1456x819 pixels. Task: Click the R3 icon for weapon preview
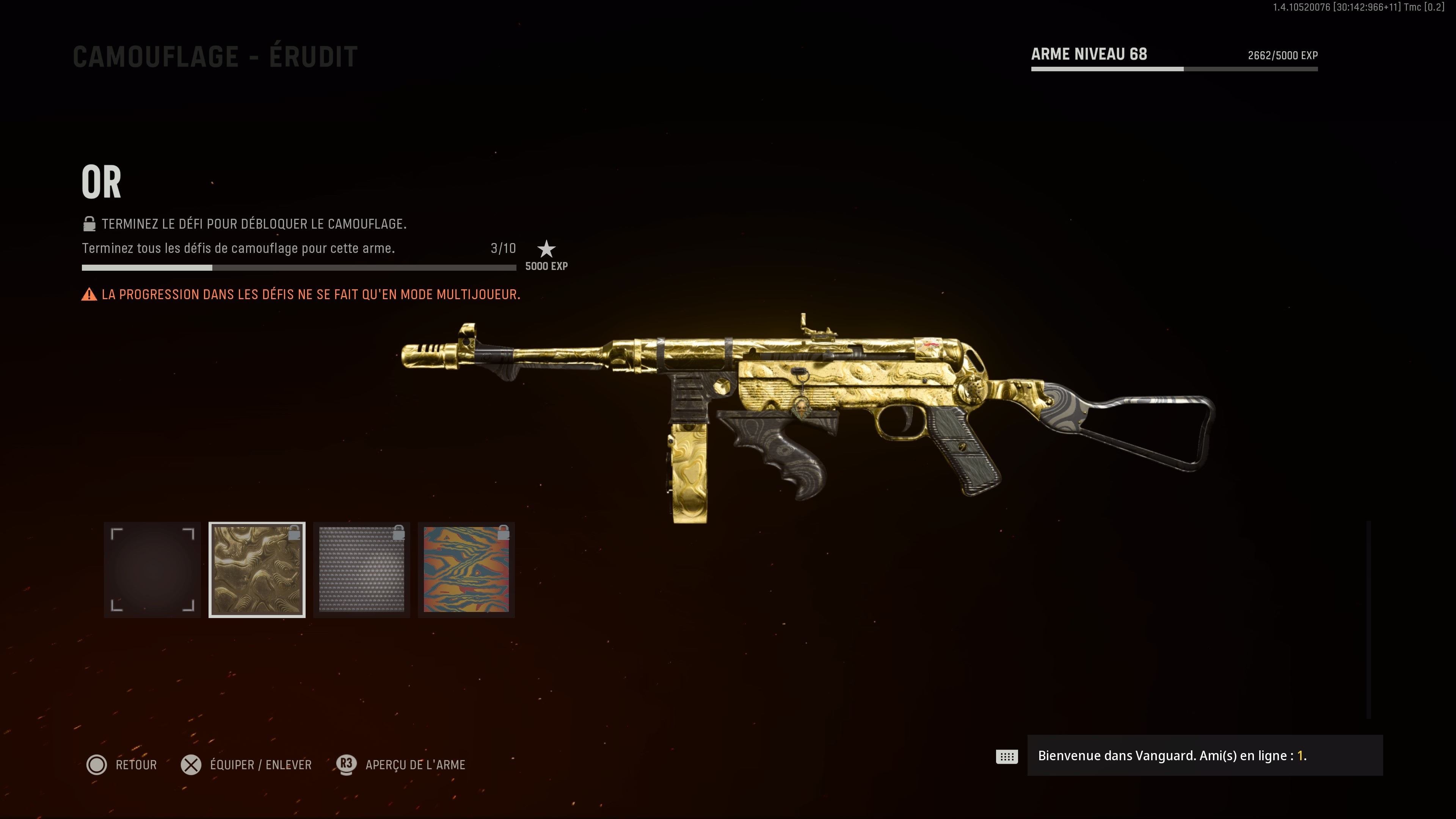tap(346, 765)
